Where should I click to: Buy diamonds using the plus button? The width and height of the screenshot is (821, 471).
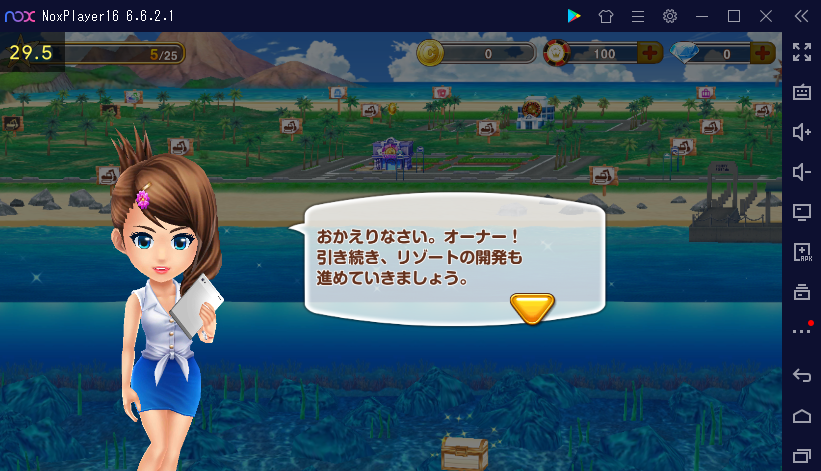[x=762, y=53]
